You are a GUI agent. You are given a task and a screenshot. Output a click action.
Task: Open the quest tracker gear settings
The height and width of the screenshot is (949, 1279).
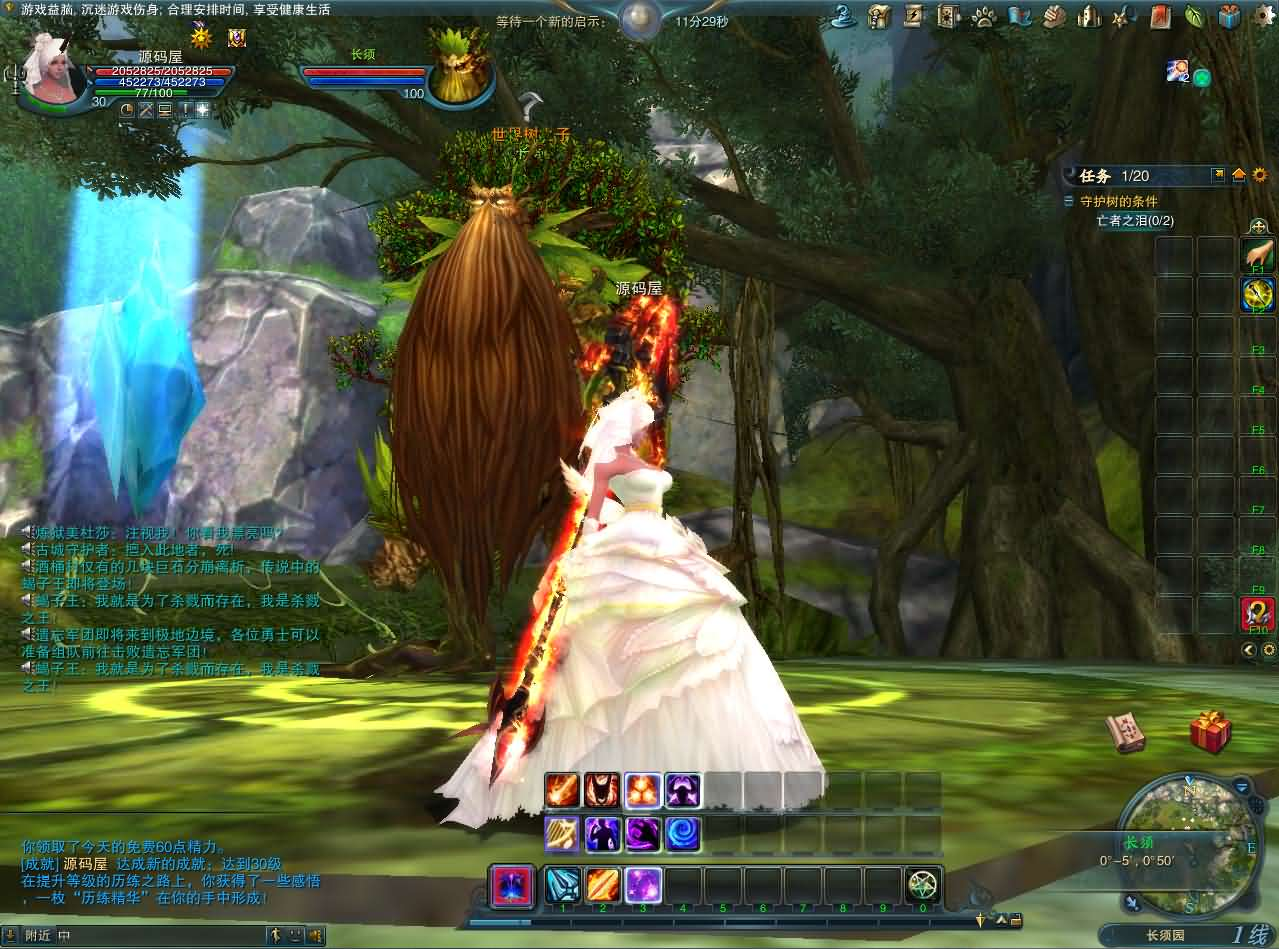tap(1259, 175)
